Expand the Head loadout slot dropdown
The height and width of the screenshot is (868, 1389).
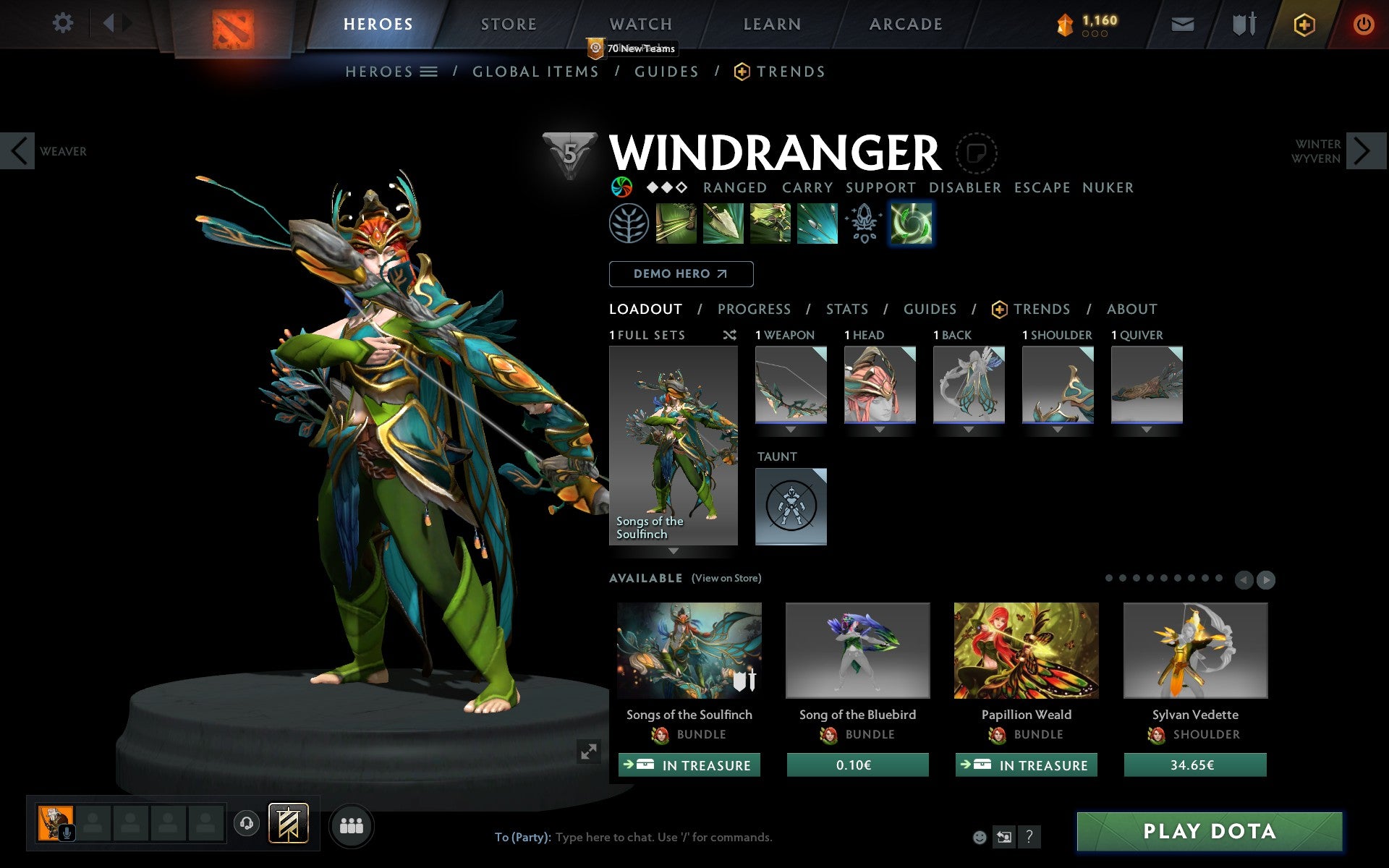pos(880,428)
